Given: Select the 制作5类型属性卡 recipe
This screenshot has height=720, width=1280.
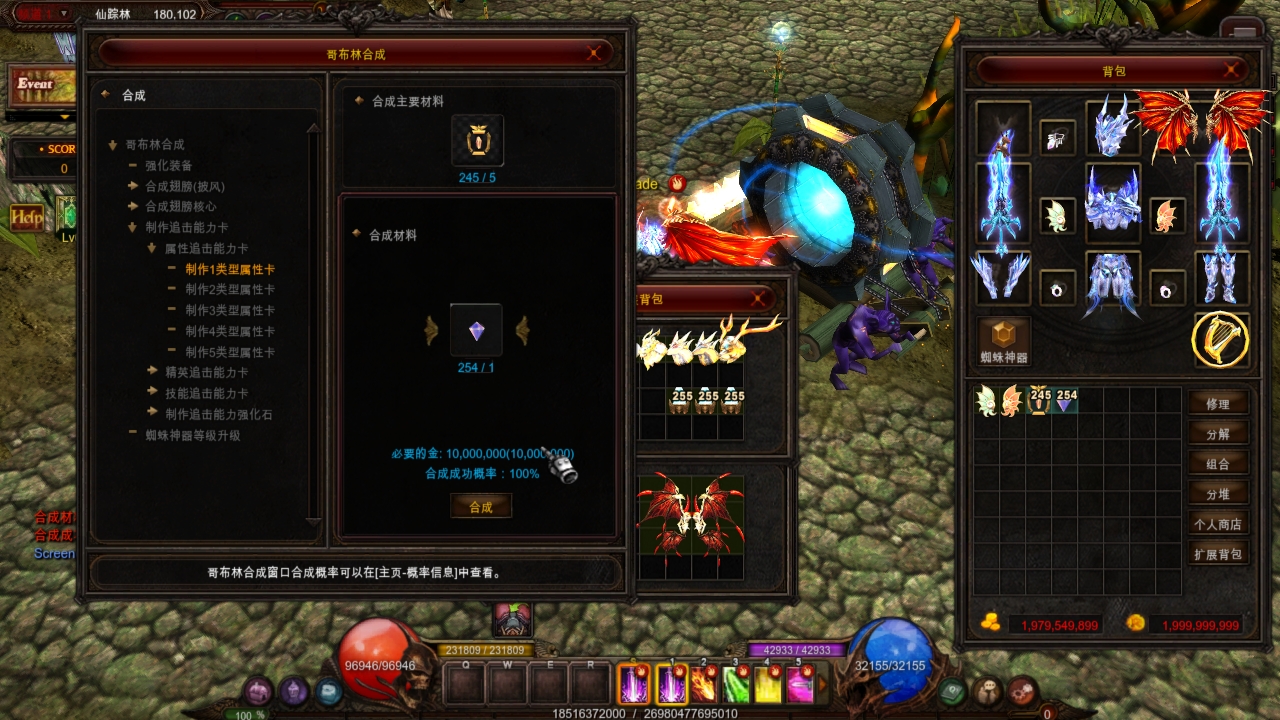Looking at the screenshot, I should point(229,352).
